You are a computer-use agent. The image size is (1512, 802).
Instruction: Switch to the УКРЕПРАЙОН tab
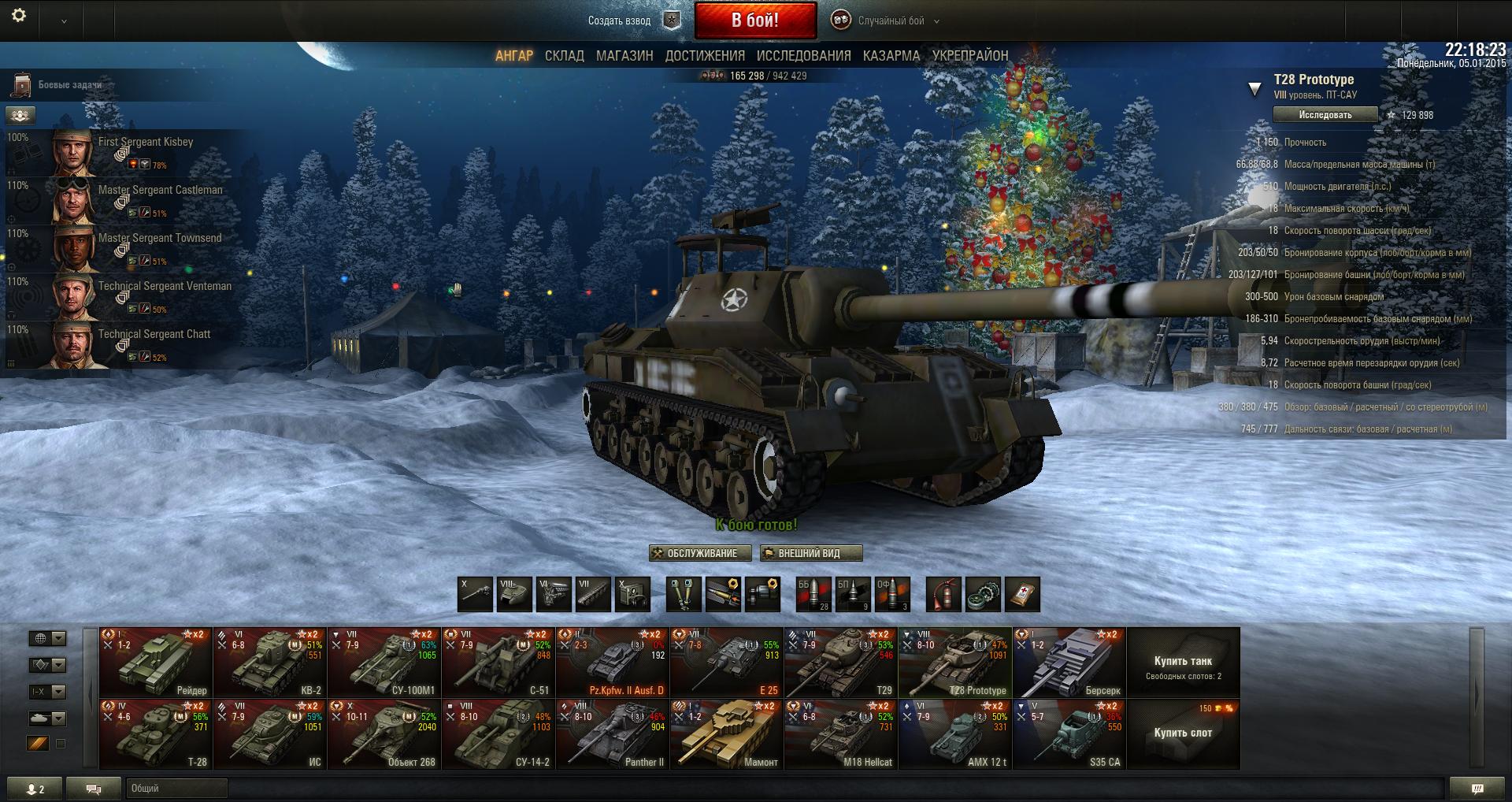pyautogui.click(x=969, y=56)
